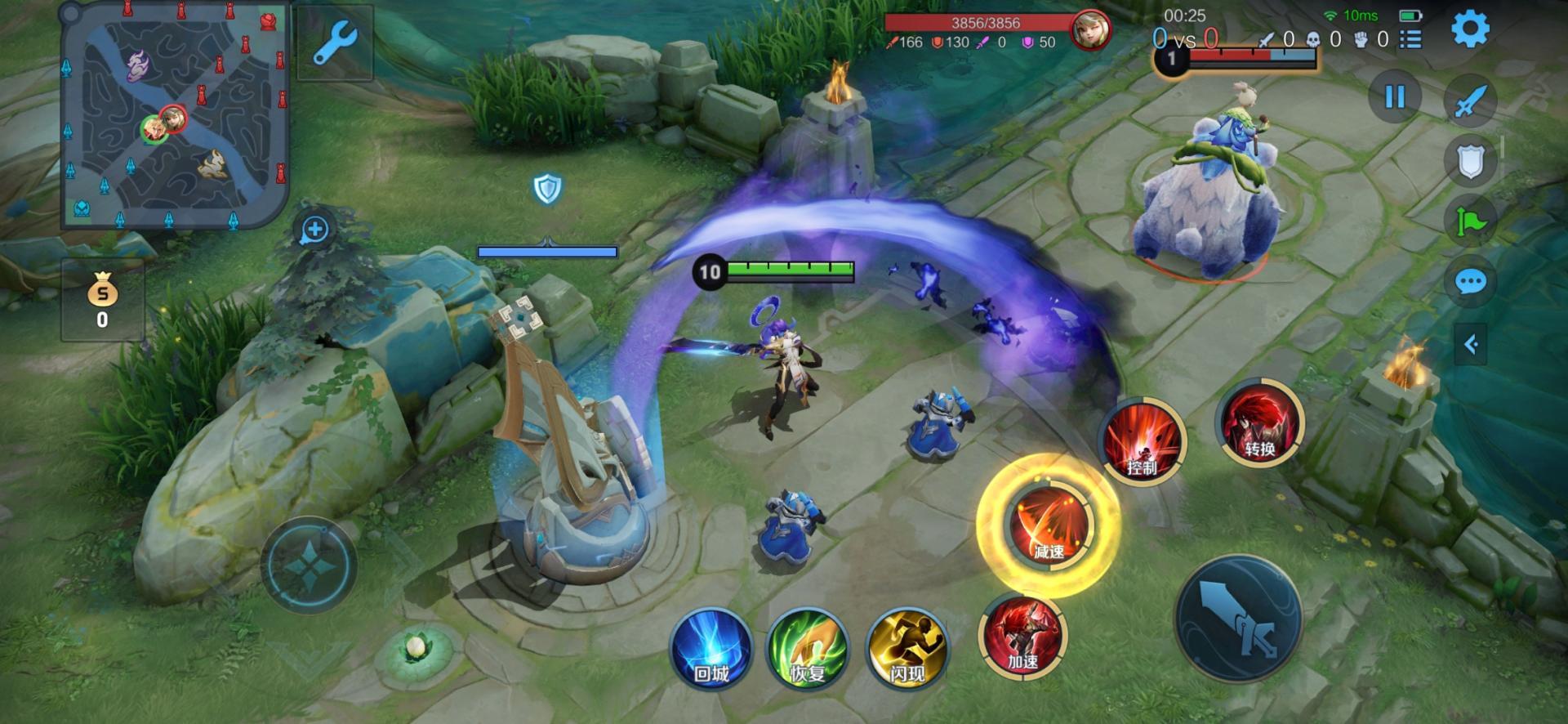Trigger the 转换 switch skill

(x=1260, y=422)
